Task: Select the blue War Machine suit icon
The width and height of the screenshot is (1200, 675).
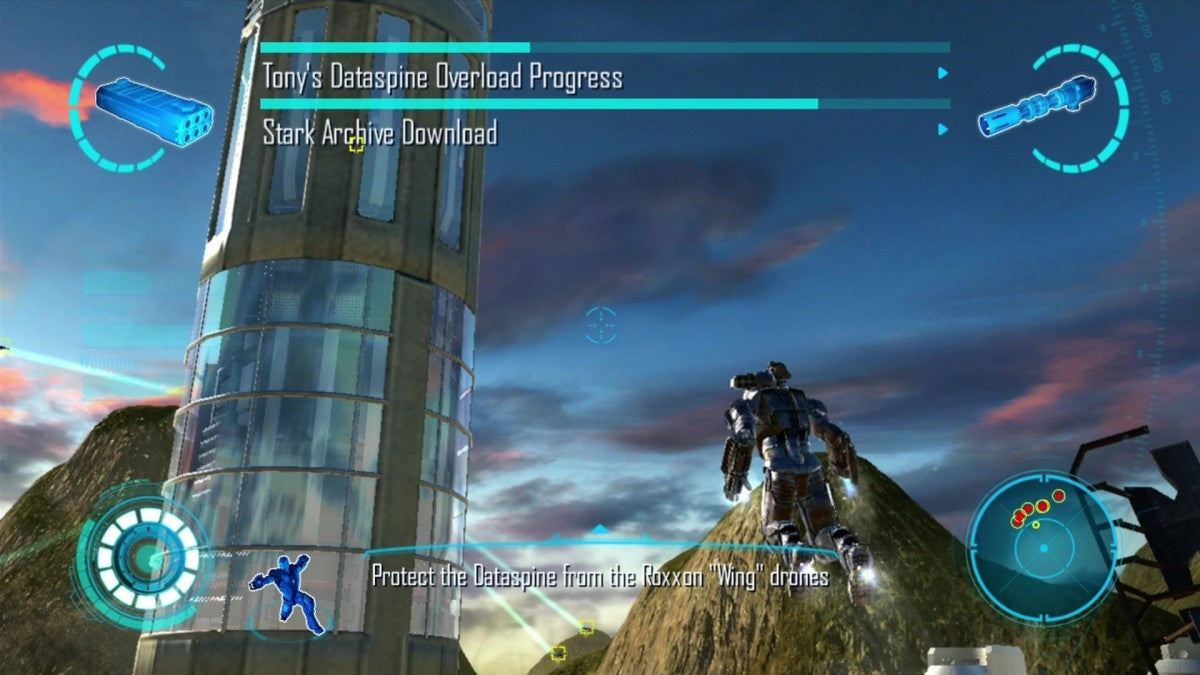Action: tap(289, 592)
